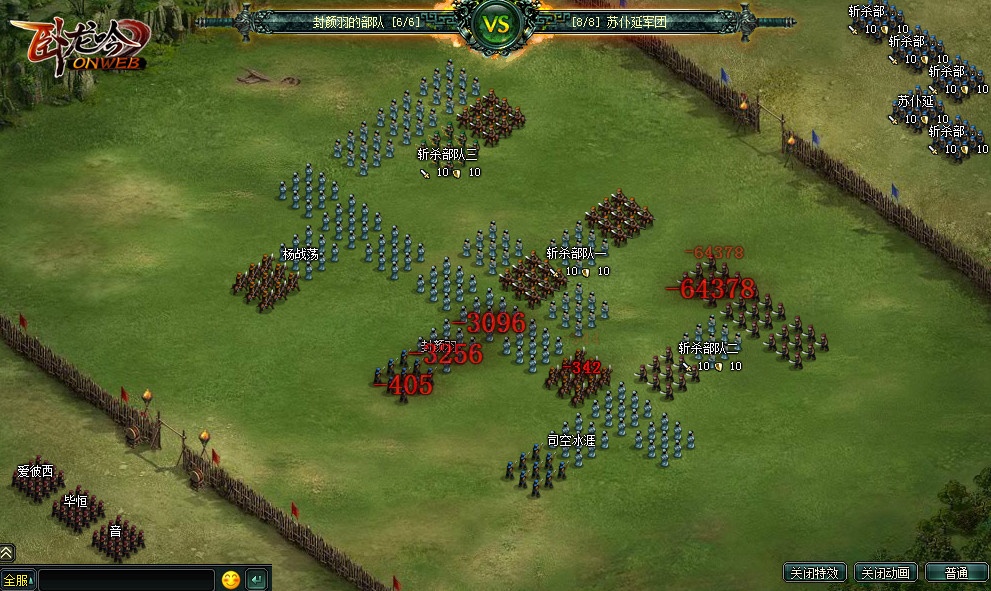Toggle the 关闭动画 (disable animation) button
The width and height of the screenshot is (991, 591).
pyautogui.click(x=884, y=573)
